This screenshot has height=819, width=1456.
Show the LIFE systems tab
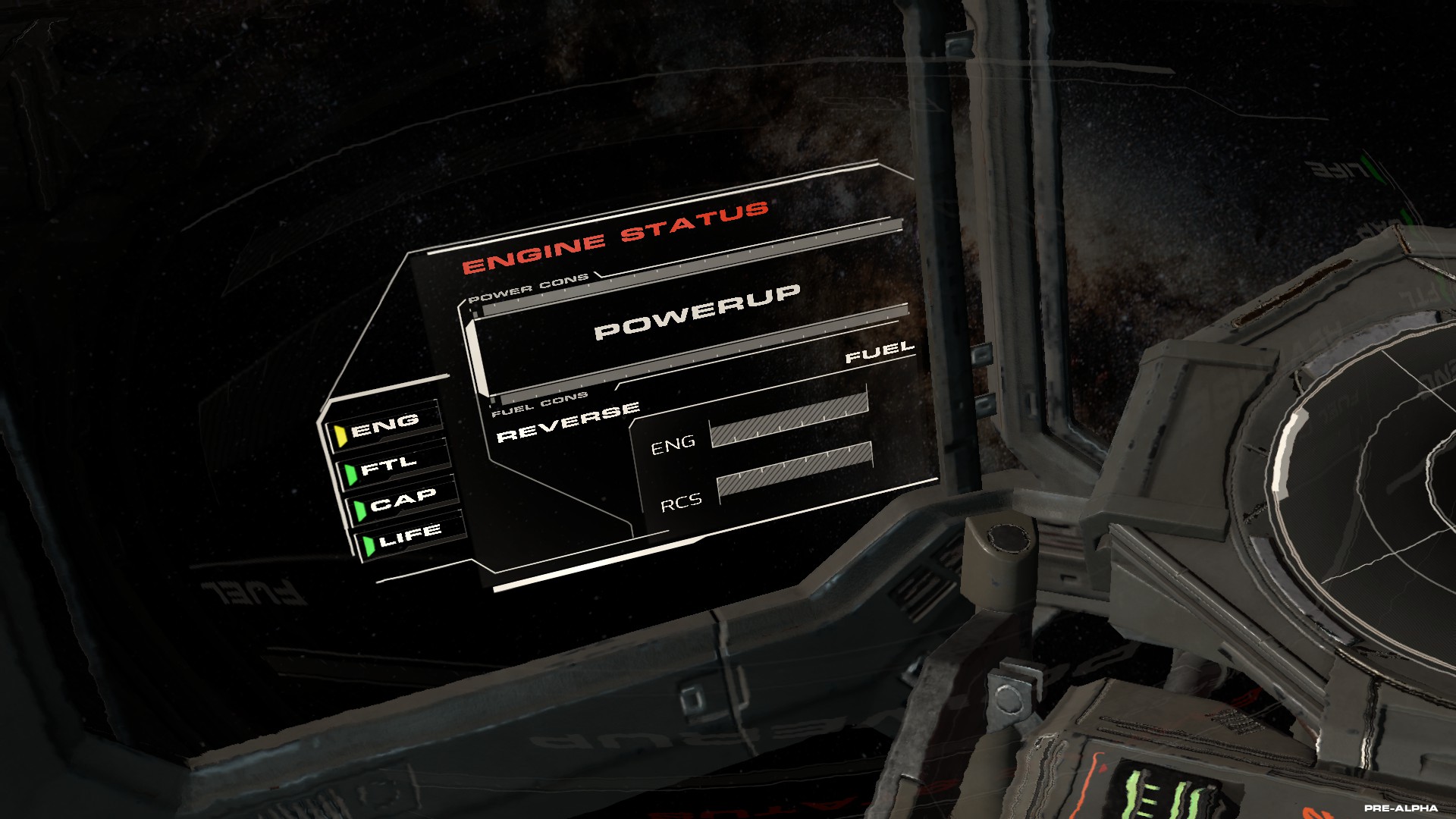[409, 536]
